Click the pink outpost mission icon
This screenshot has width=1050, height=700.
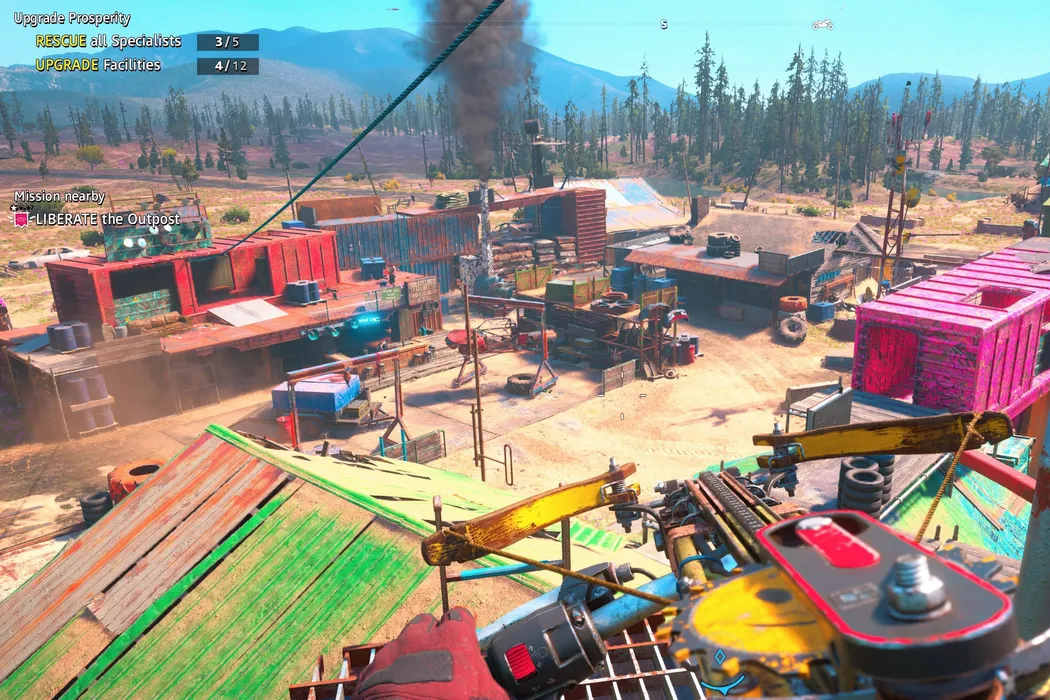[x=21, y=219]
